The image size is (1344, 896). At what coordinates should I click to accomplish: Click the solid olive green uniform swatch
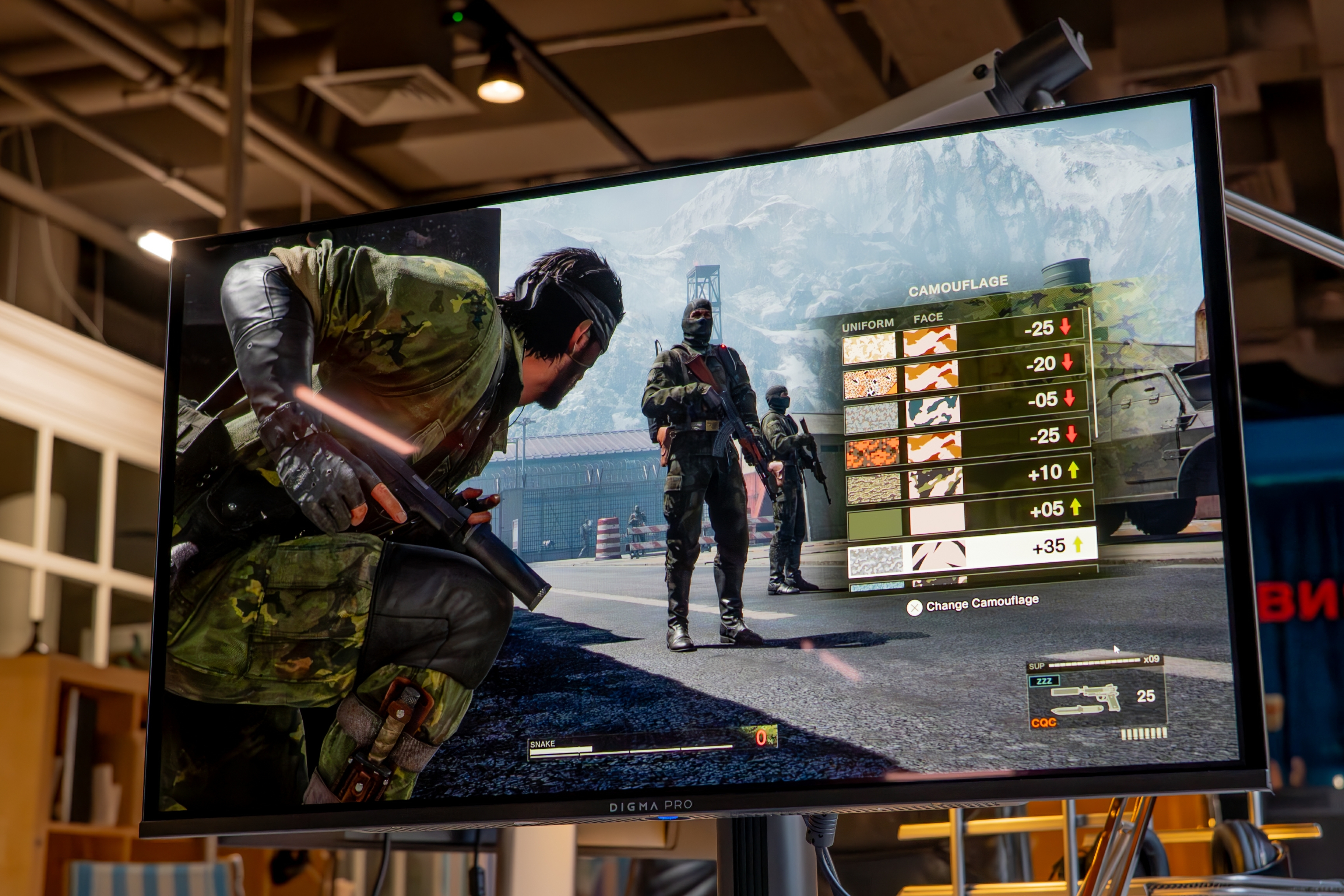(x=874, y=523)
